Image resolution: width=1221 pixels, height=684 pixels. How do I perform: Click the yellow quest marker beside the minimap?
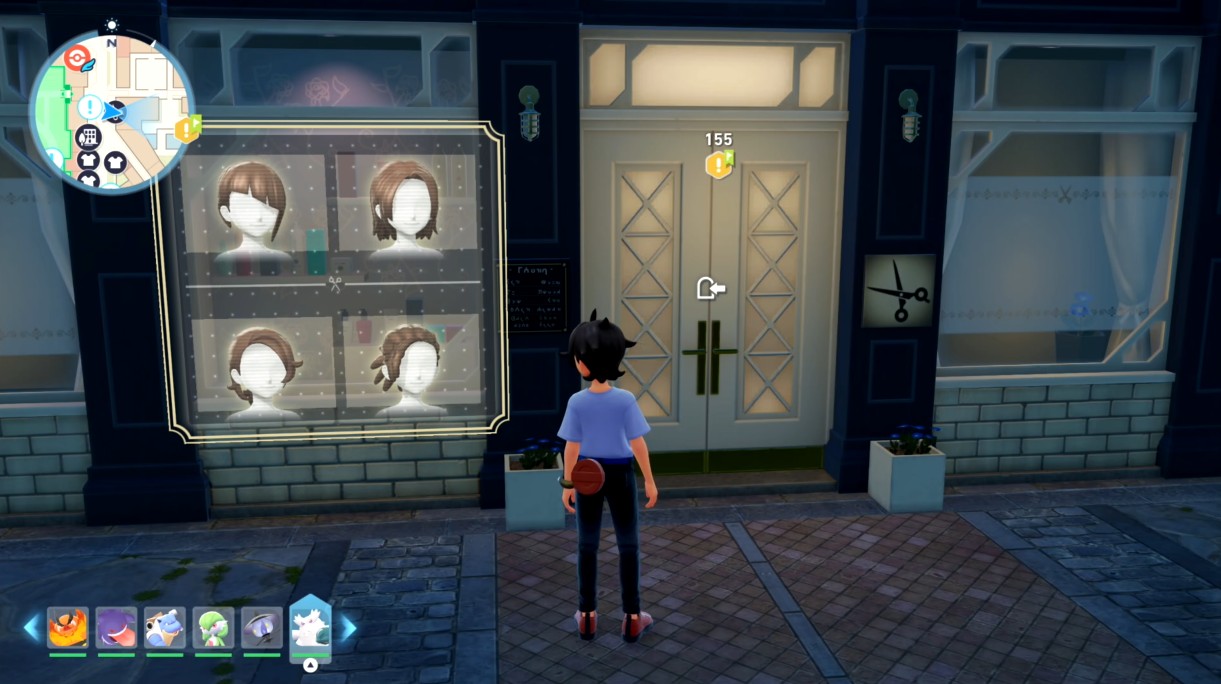click(187, 129)
